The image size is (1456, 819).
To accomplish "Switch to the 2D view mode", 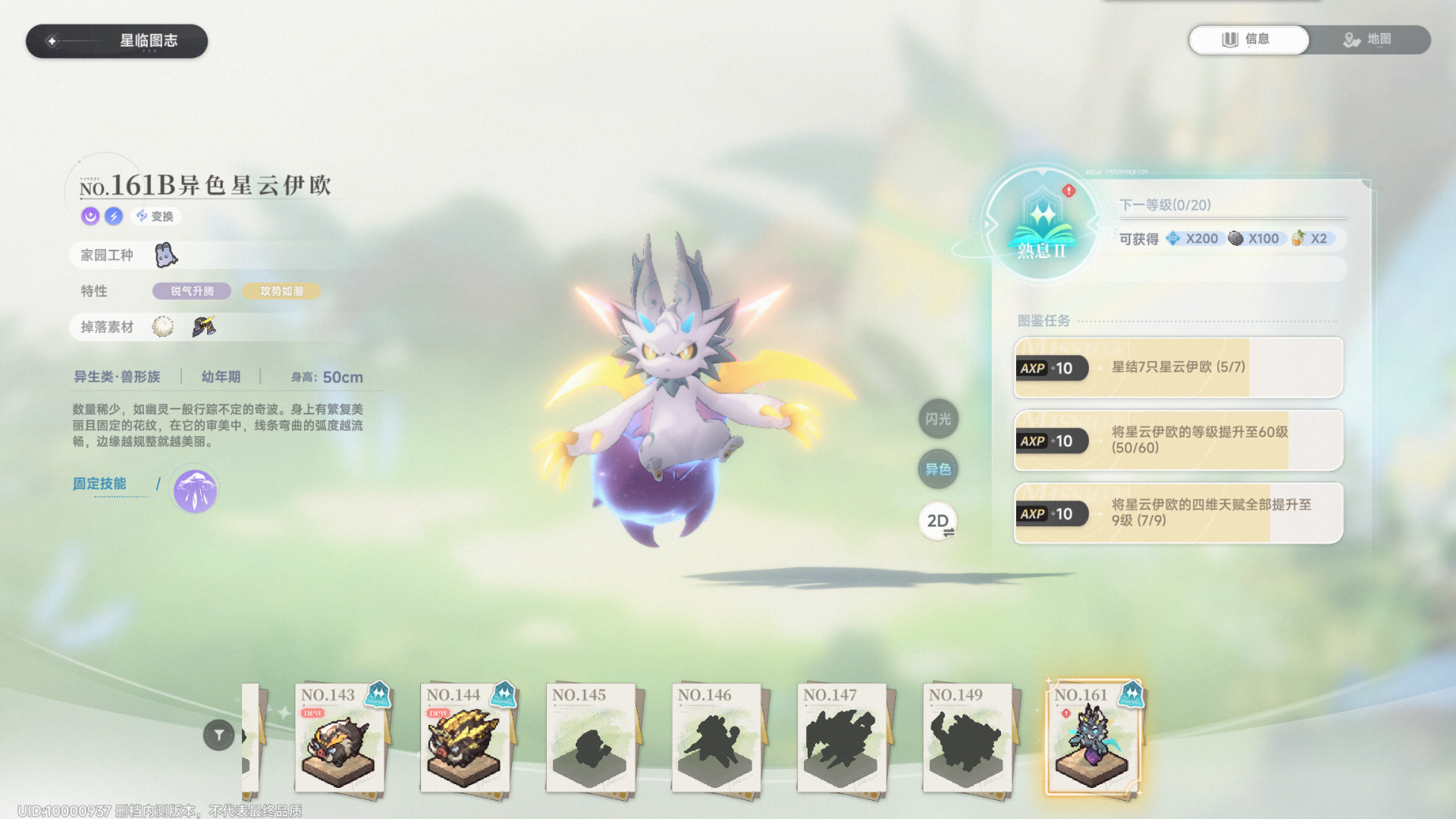I will point(938,521).
